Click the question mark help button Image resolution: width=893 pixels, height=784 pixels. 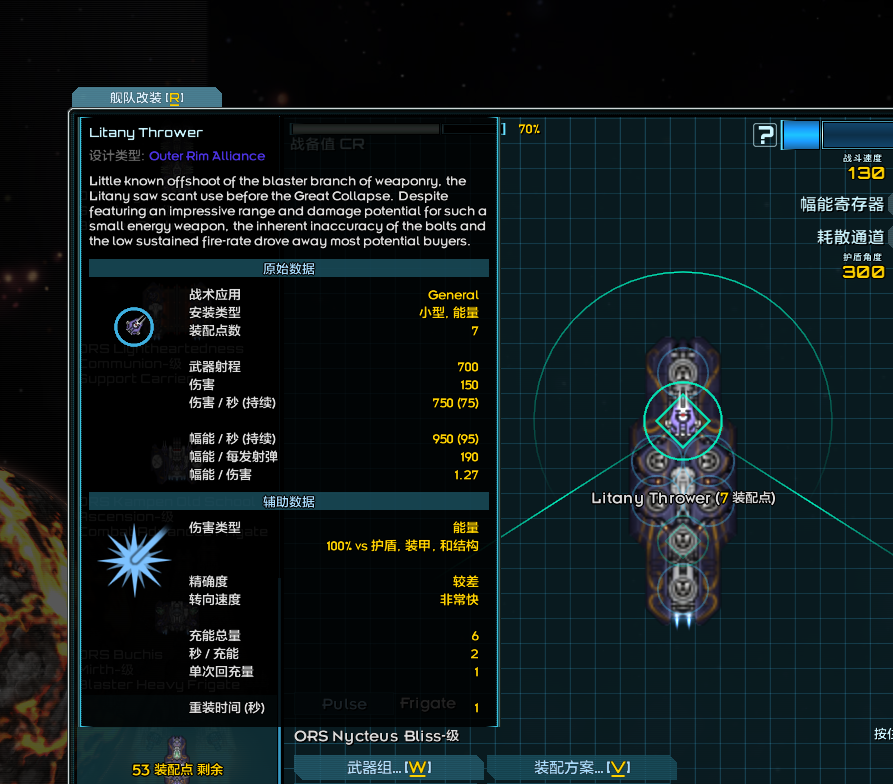tap(765, 135)
